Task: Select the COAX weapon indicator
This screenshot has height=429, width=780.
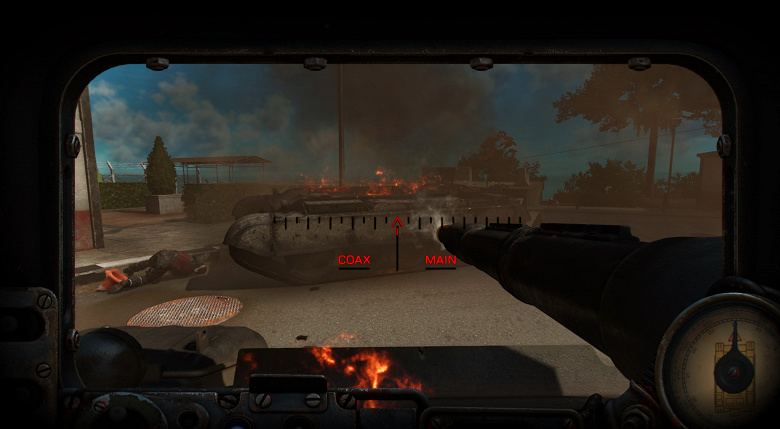Action: point(354,260)
